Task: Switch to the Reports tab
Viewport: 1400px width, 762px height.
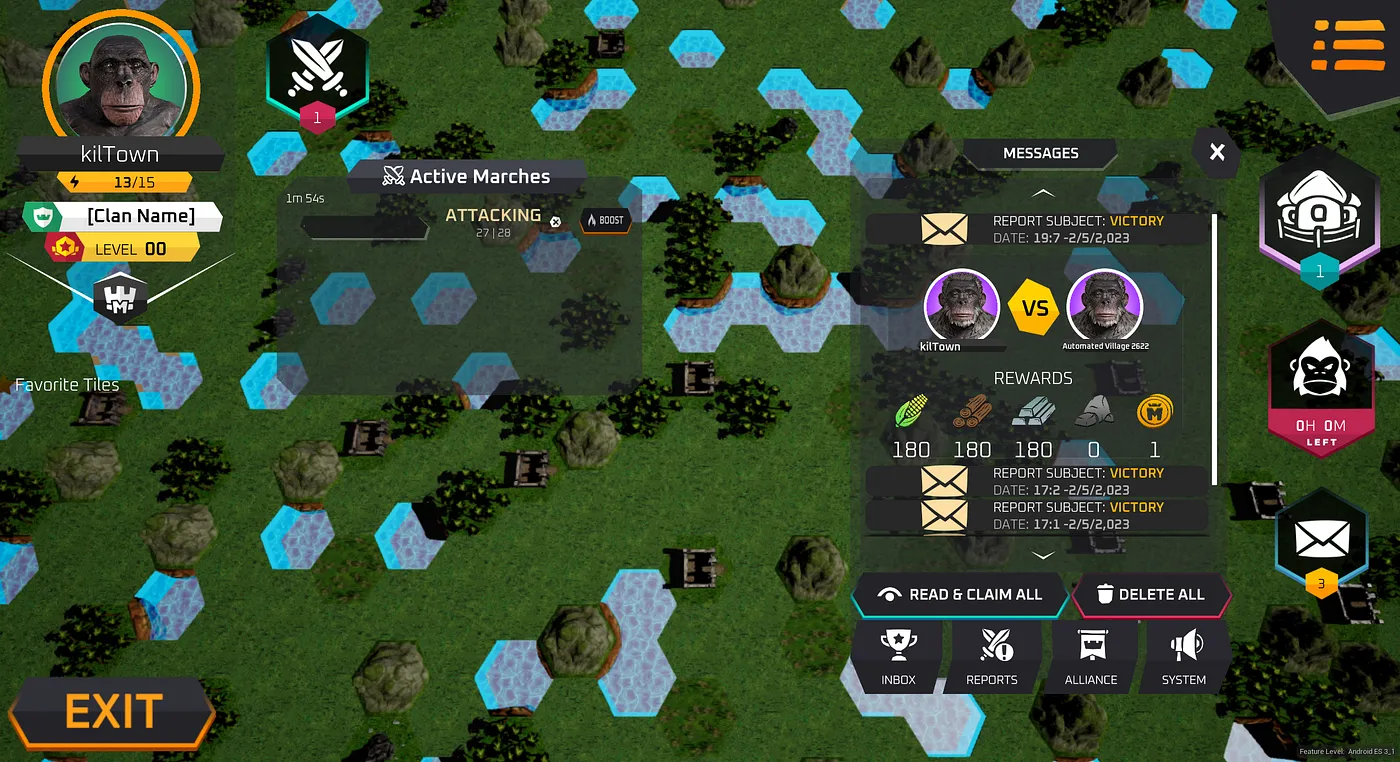Action: coord(991,657)
